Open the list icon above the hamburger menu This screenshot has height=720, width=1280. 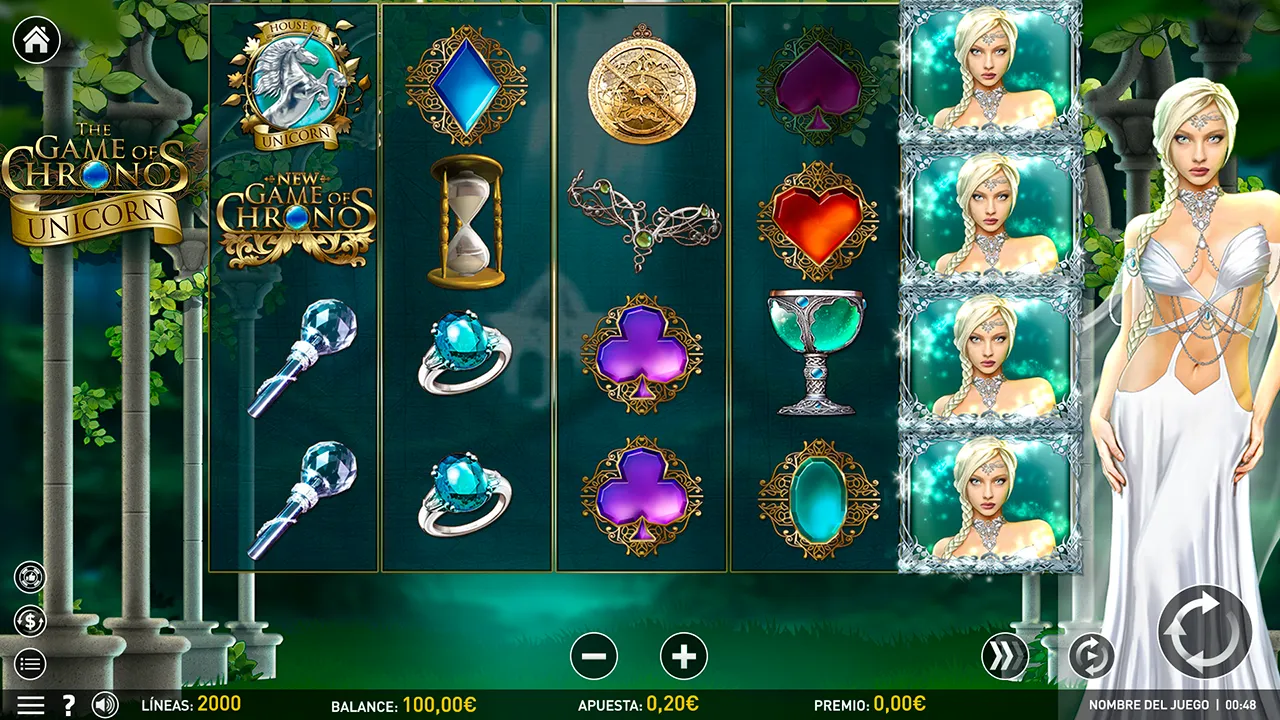(x=30, y=663)
